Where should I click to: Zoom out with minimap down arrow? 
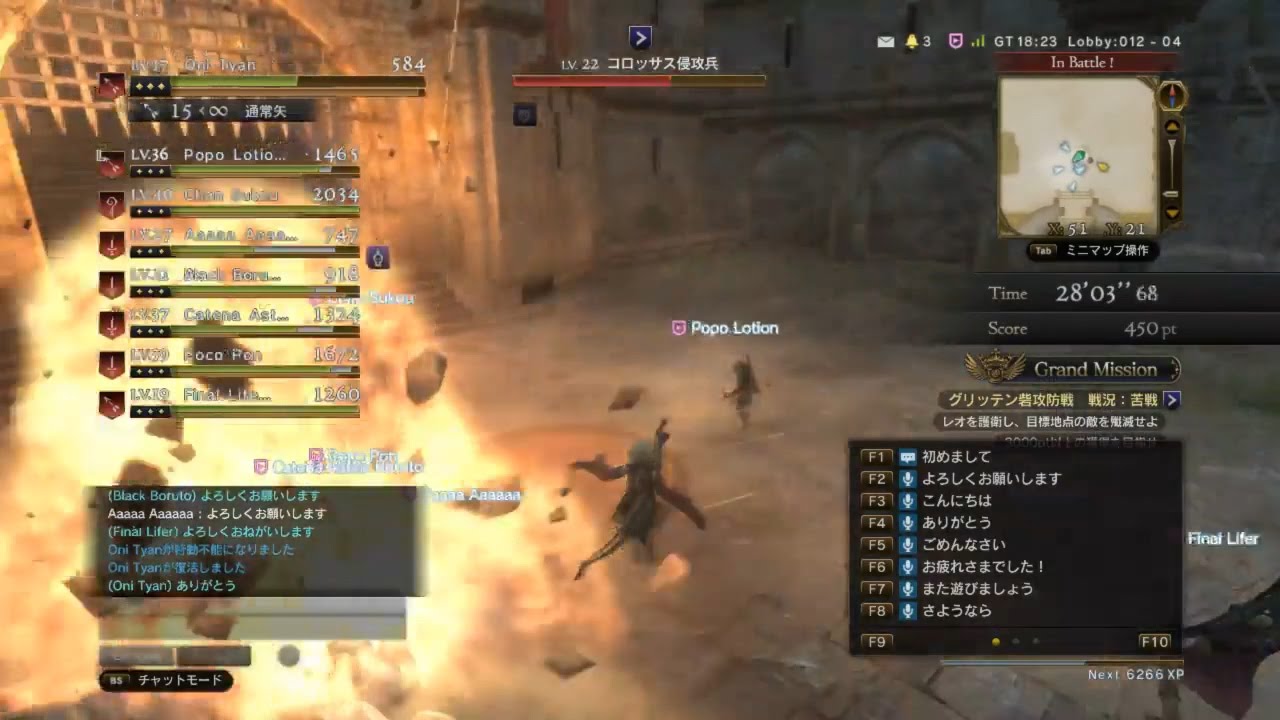pyautogui.click(x=1172, y=213)
